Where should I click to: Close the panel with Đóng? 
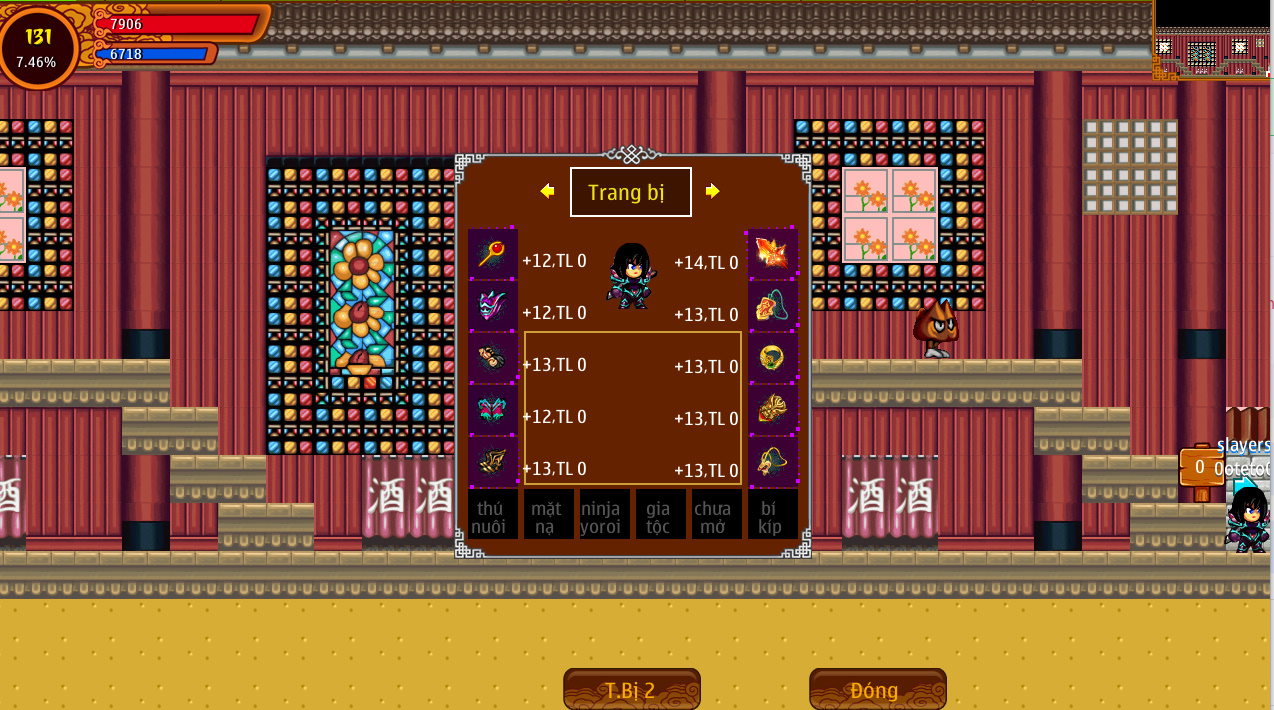click(877, 690)
